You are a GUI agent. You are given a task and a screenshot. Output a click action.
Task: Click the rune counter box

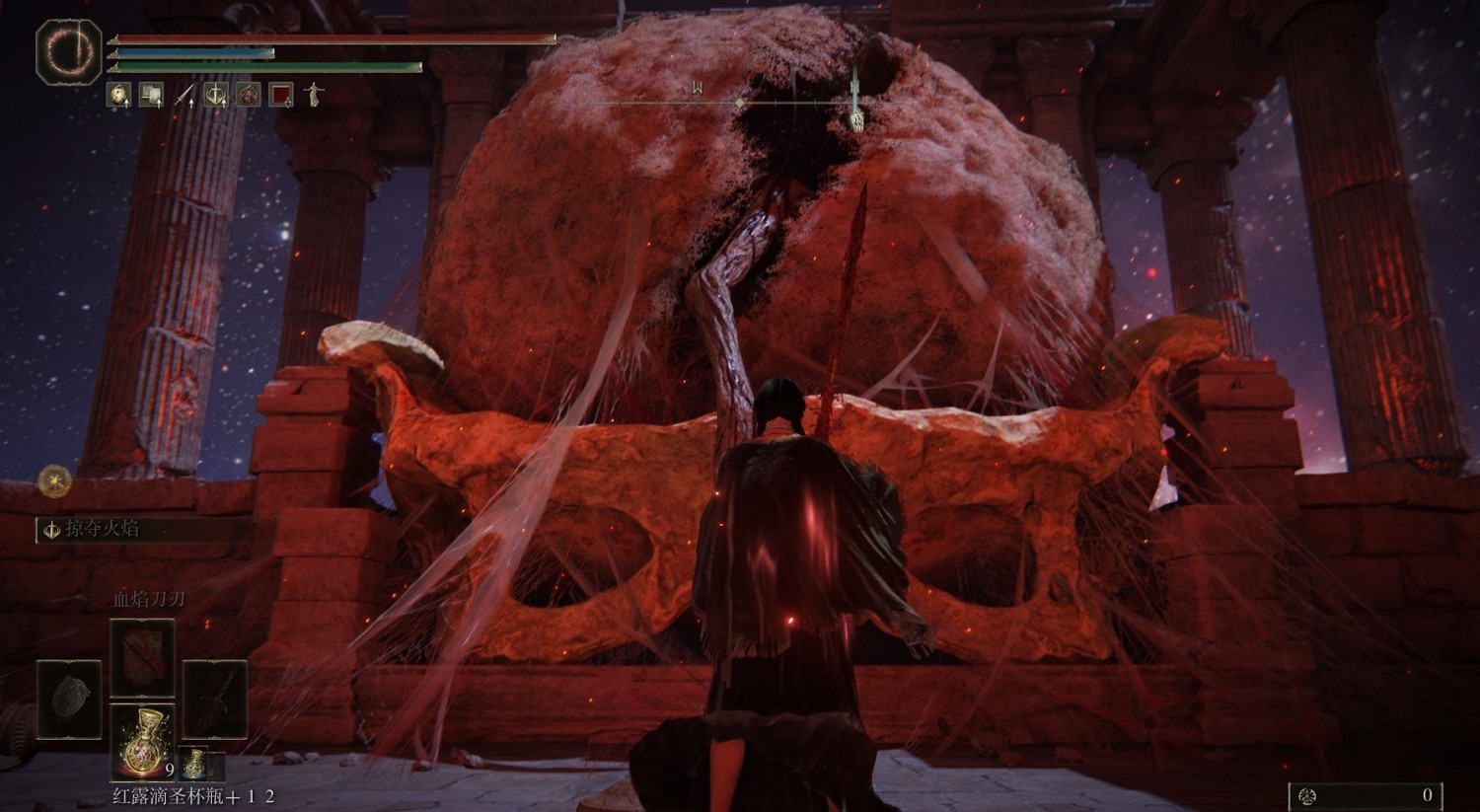click(1366, 795)
